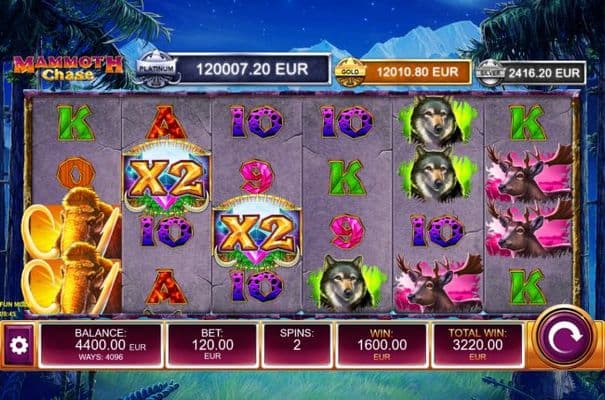The height and width of the screenshot is (400, 605).
Task: Open the settings gear menu
Action: coord(17,345)
